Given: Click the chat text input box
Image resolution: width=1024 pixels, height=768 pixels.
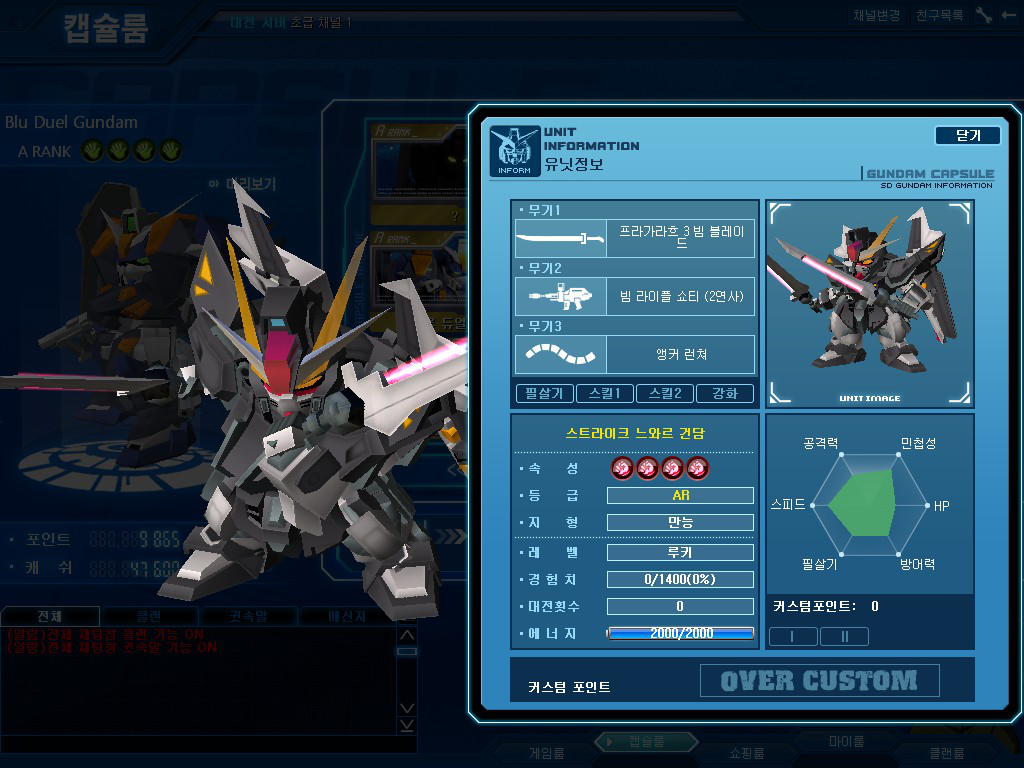Looking at the screenshot, I should pos(200,744).
